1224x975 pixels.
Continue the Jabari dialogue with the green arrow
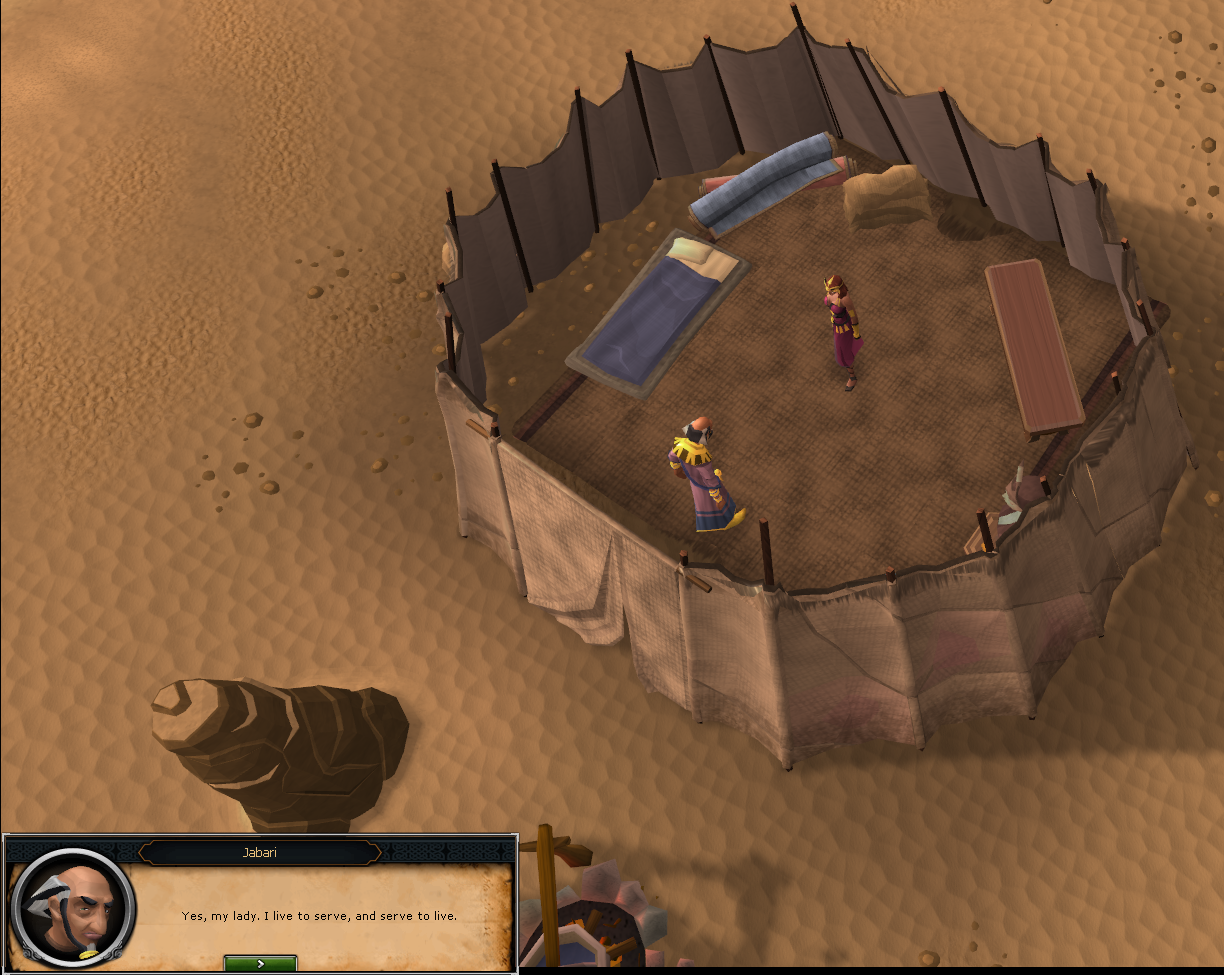point(260,964)
